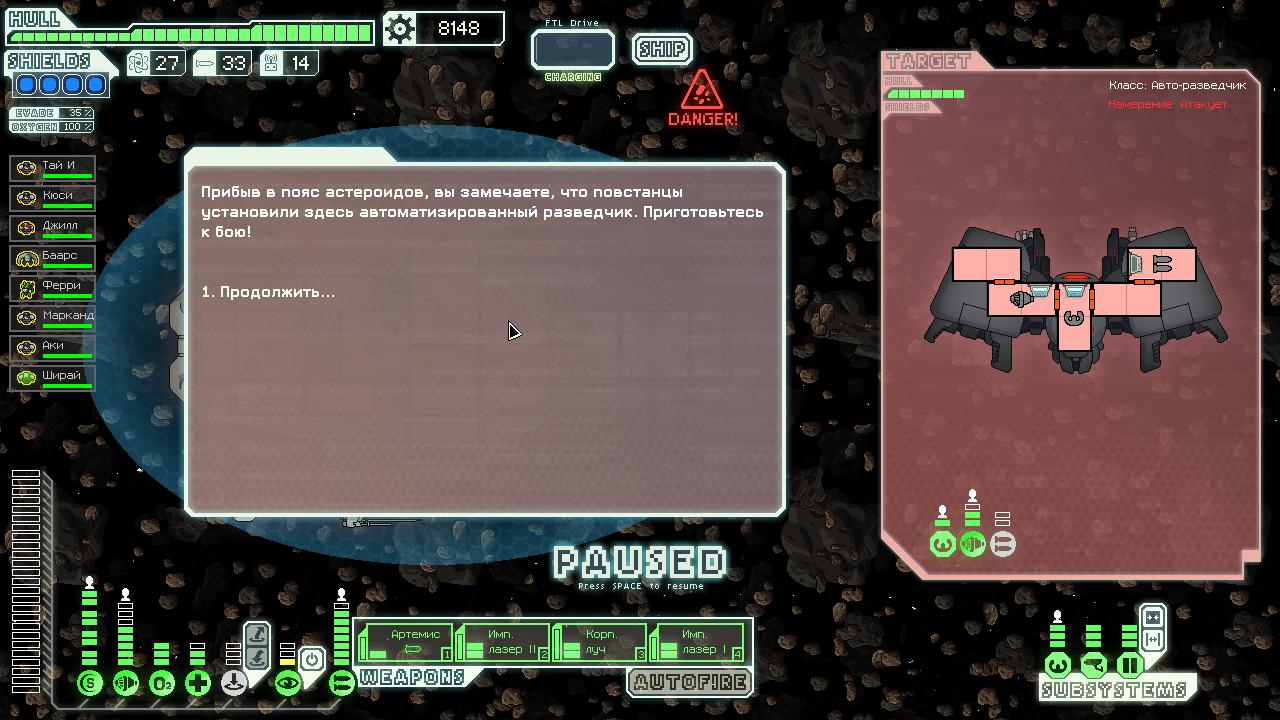1280x720 pixels.
Task: Click the engines system icon
Action: 126,684
